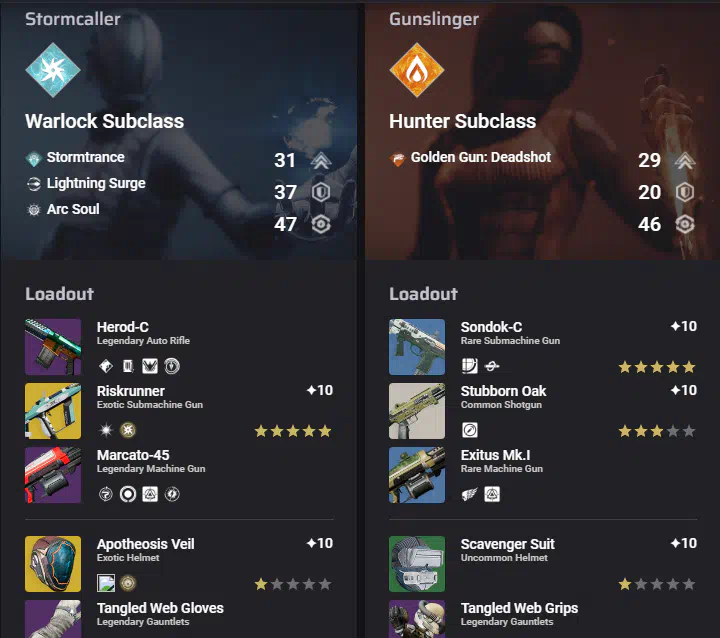Select the Marcato-45 machine gun

[x=53, y=475]
